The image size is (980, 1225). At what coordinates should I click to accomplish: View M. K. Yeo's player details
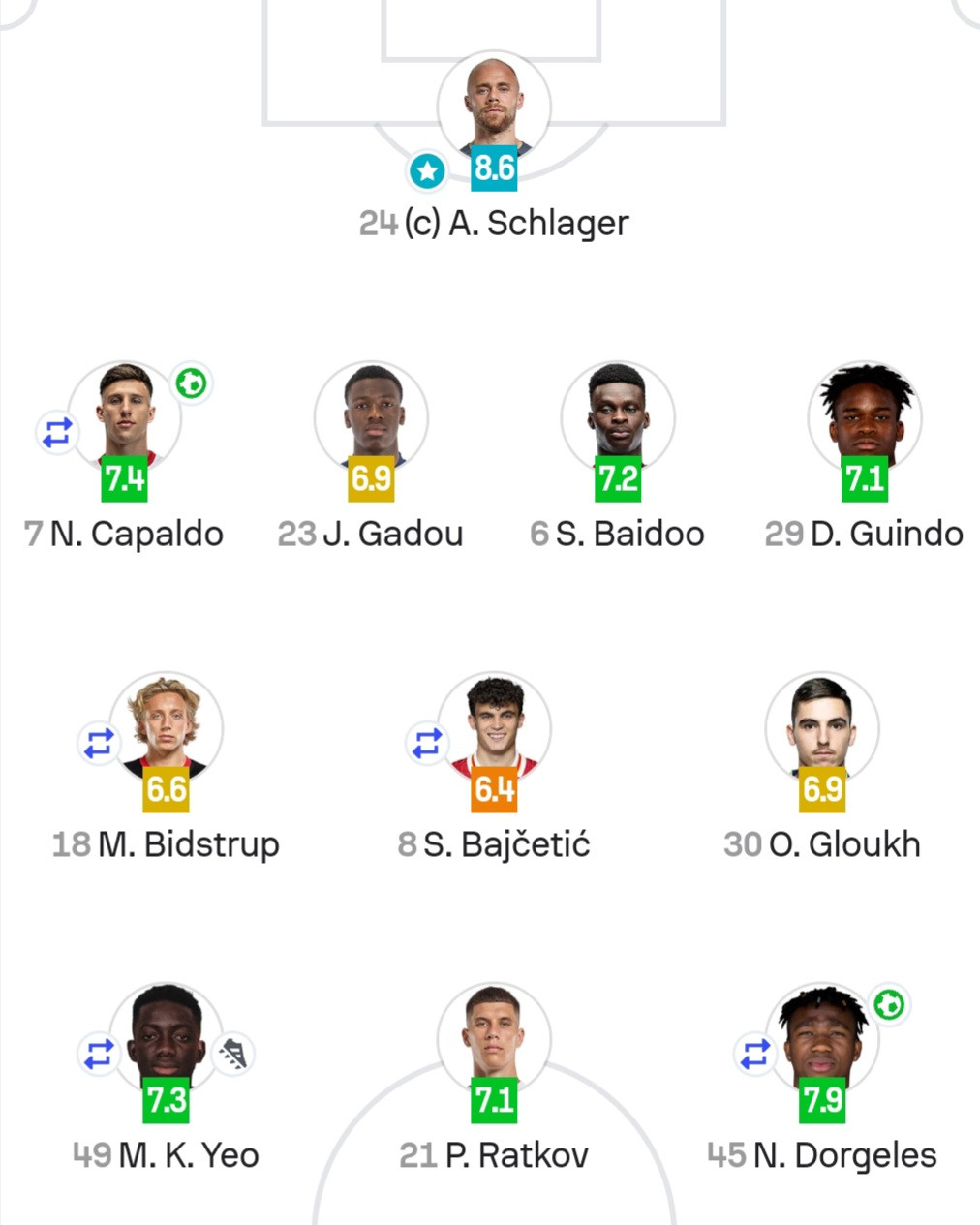click(x=166, y=1037)
